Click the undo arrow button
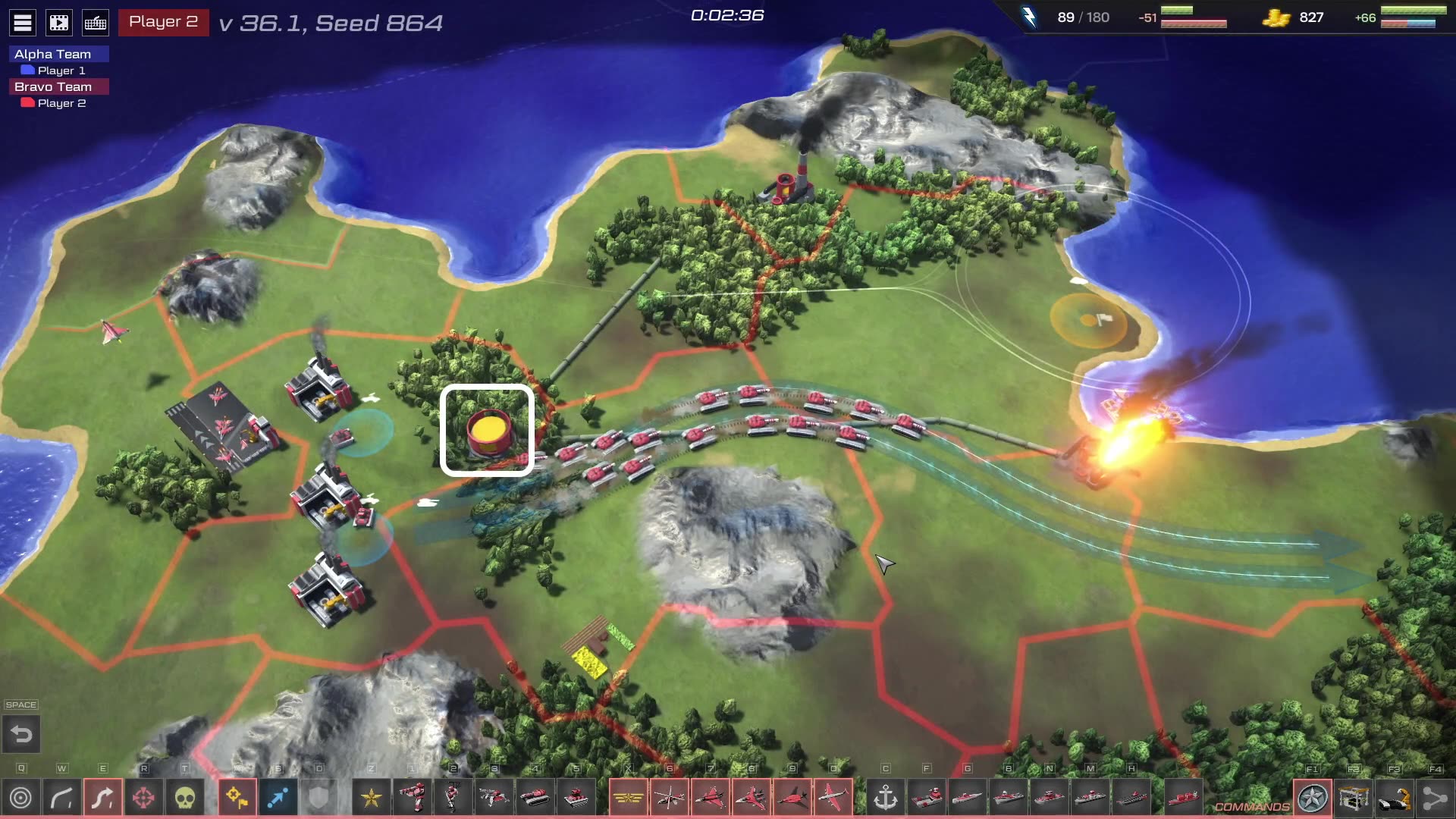 (x=21, y=734)
